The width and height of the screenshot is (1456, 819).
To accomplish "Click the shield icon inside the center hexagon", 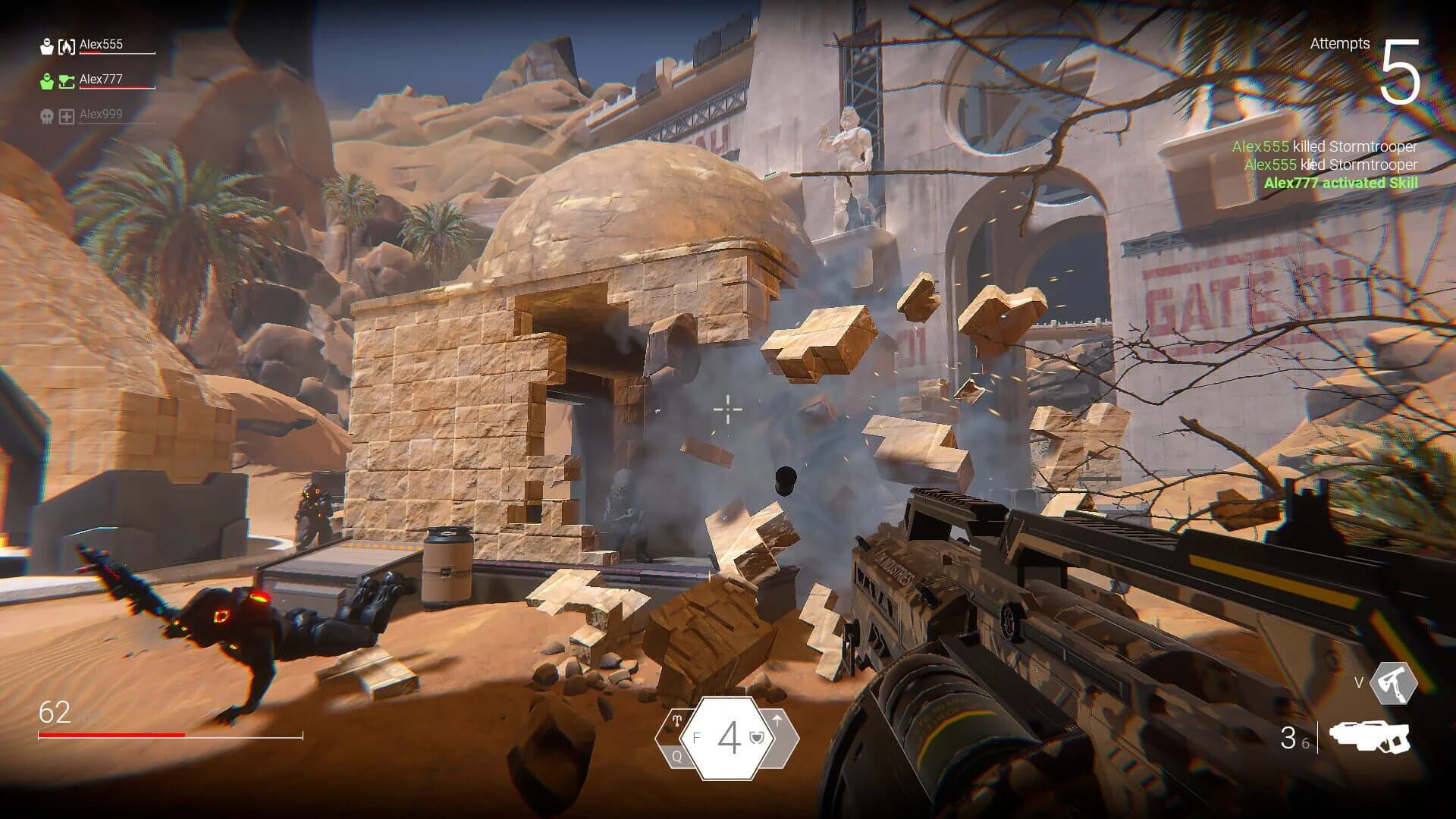I will (x=756, y=738).
